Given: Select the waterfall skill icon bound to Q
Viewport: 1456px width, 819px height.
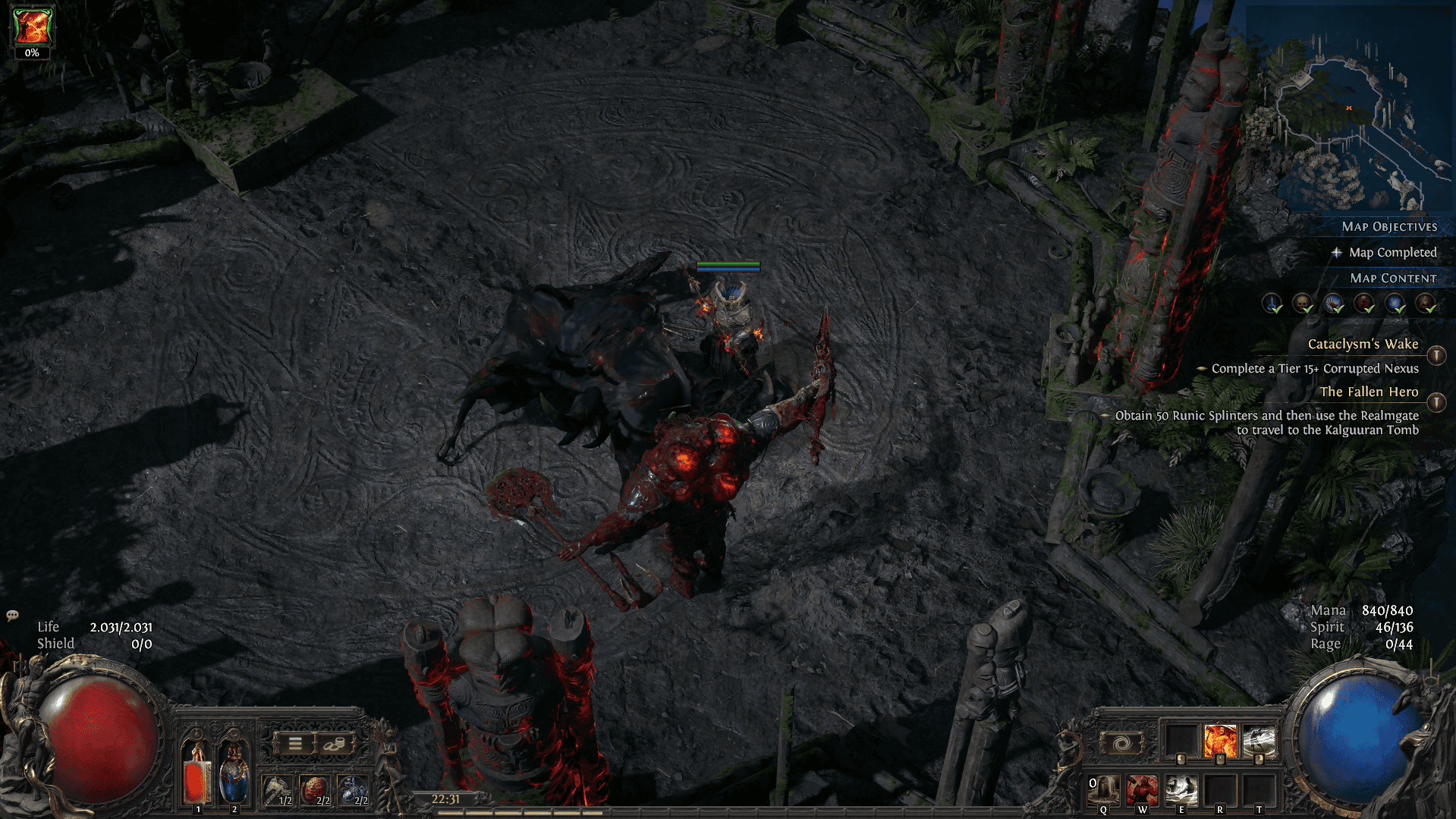Looking at the screenshot, I should [1104, 788].
